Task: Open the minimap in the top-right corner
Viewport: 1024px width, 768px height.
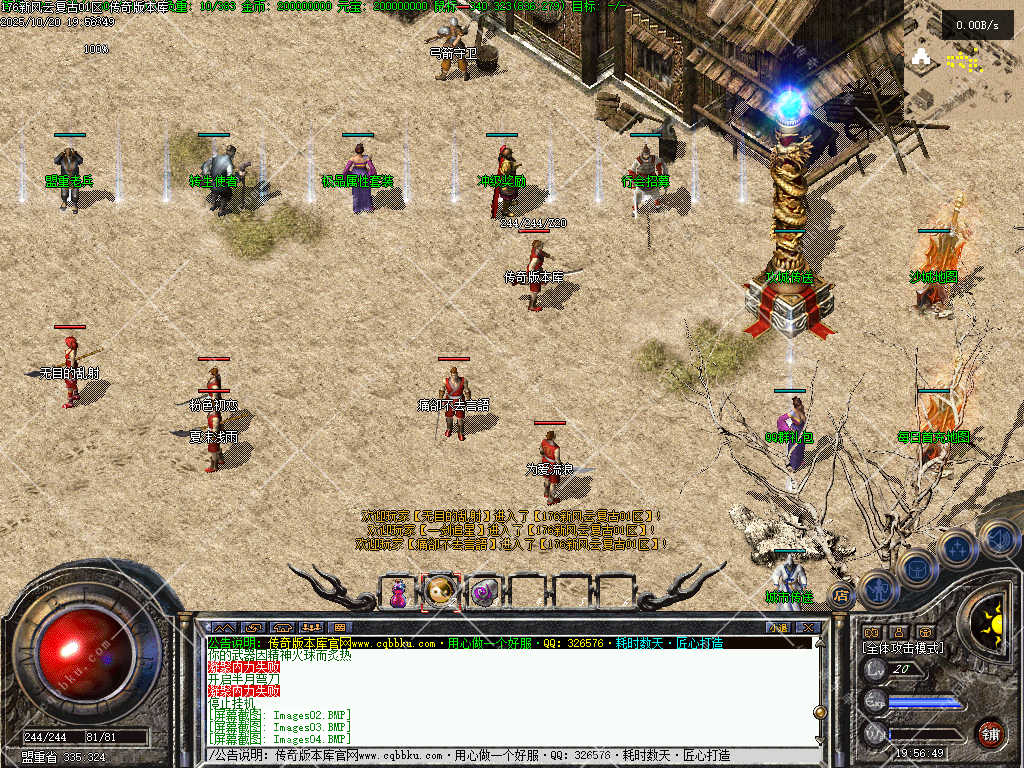Action: click(962, 60)
